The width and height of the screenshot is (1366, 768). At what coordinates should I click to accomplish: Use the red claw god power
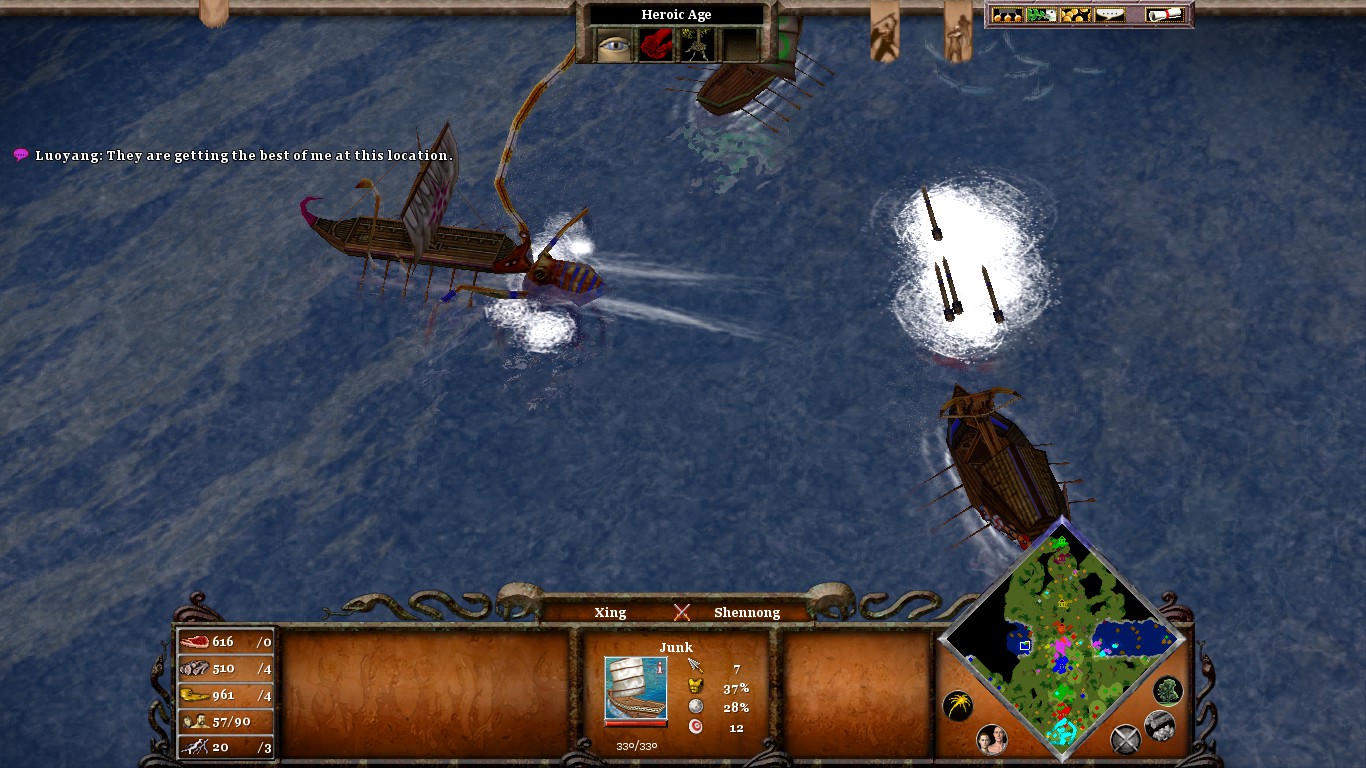click(x=656, y=45)
